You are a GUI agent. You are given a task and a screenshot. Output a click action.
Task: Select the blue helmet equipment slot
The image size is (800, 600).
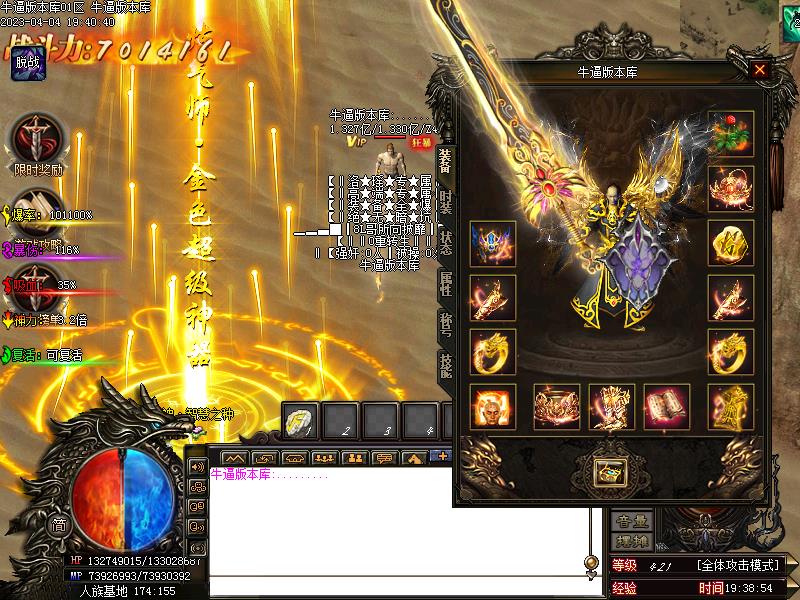(493, 244)
